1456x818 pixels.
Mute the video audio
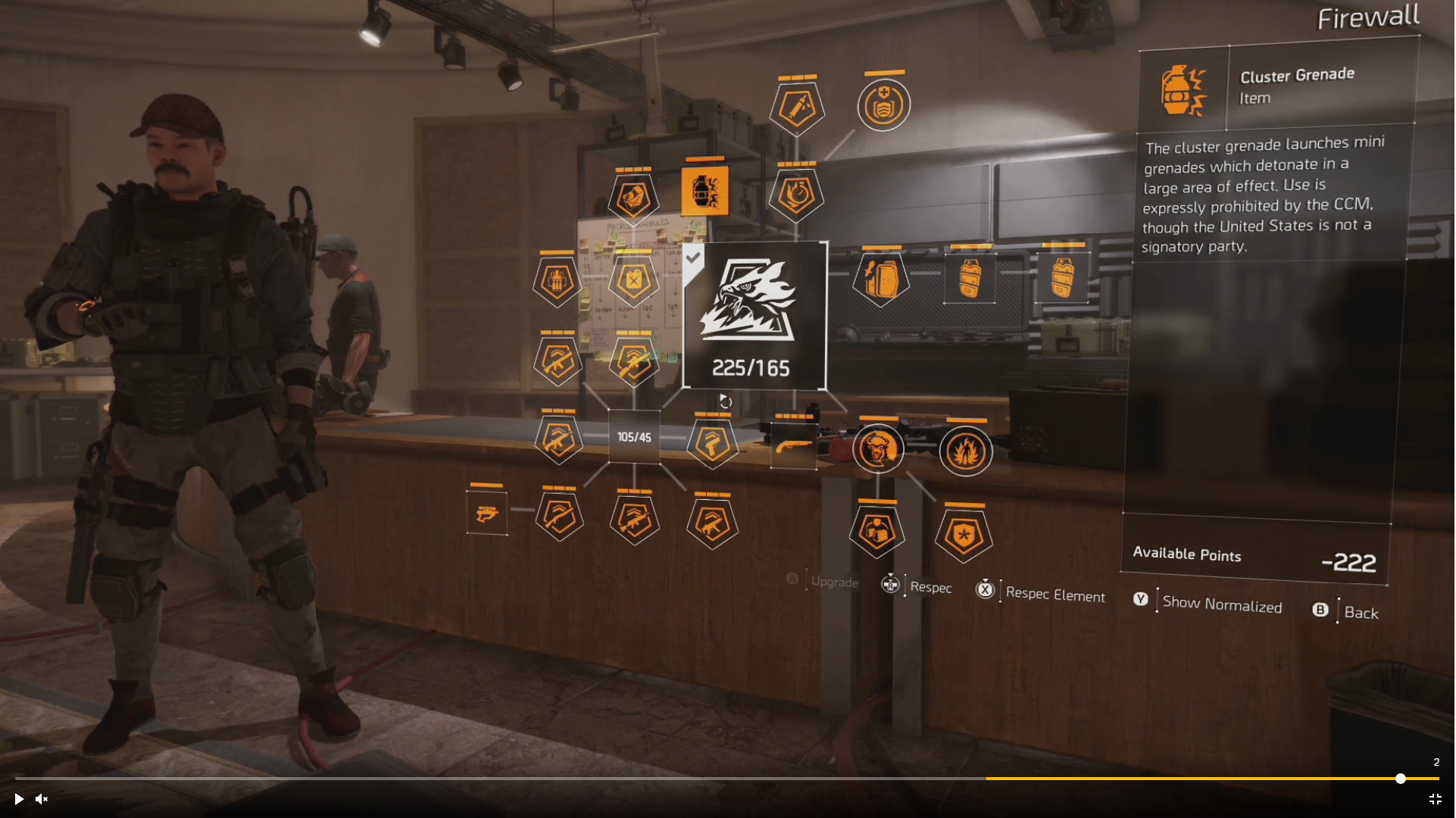click(41, 799)
